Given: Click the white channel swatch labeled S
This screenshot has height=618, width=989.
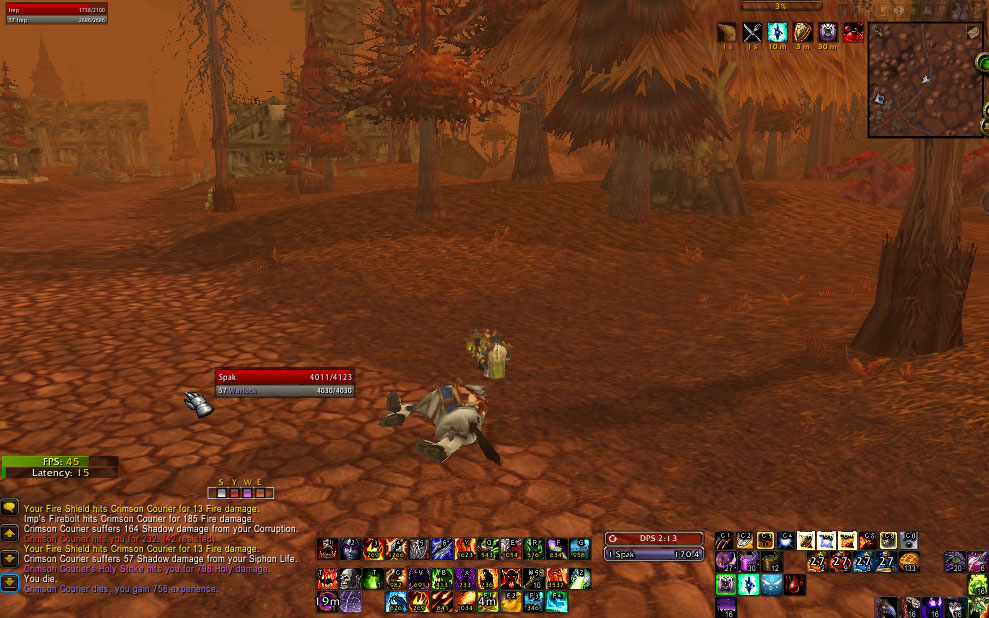Looking at the screenshot, I should pyautogui.click(x=222, y=492).
